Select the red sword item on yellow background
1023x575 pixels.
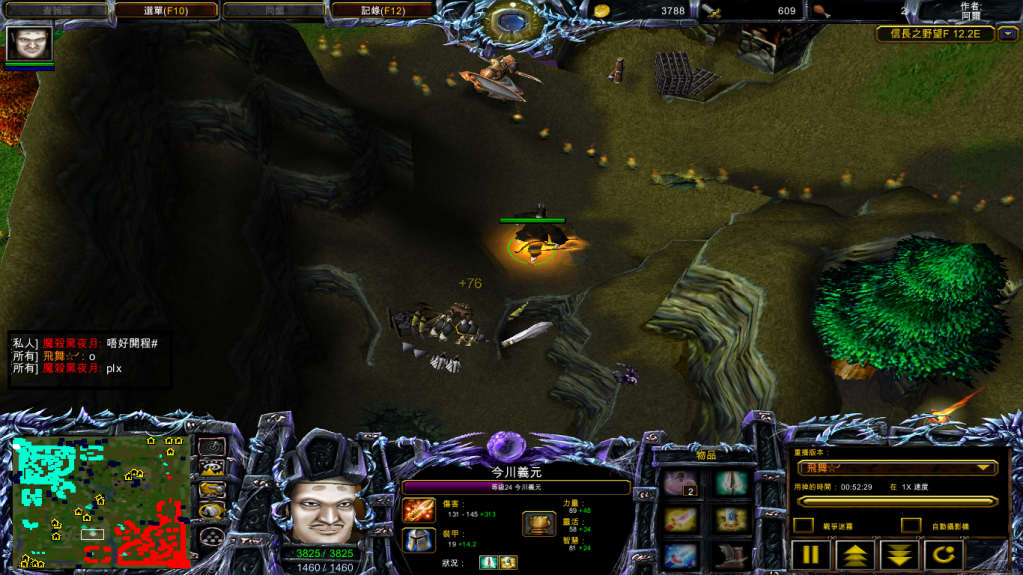tap(681, 518)
